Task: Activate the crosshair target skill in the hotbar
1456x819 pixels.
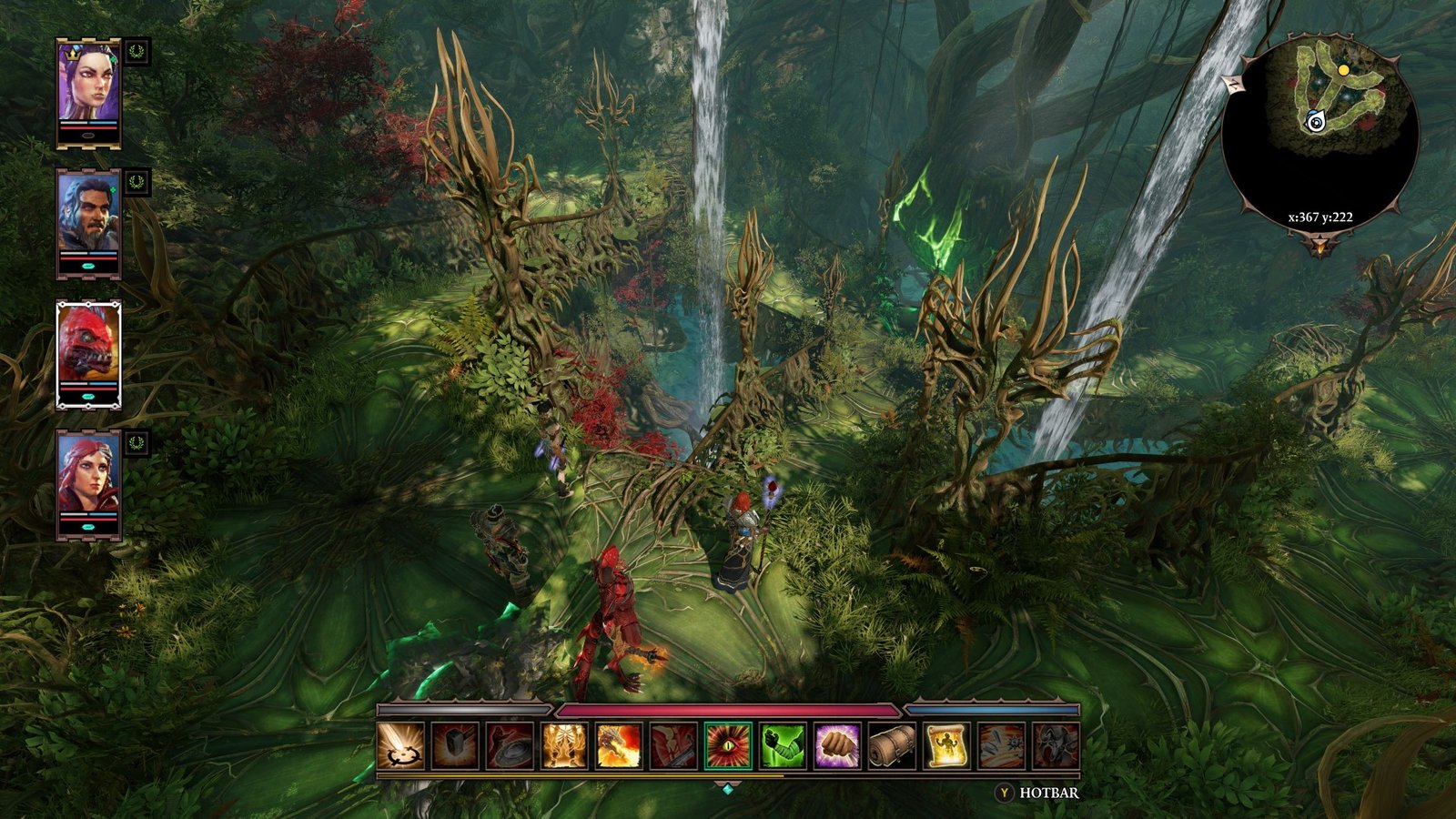Action: coord(400,746)
